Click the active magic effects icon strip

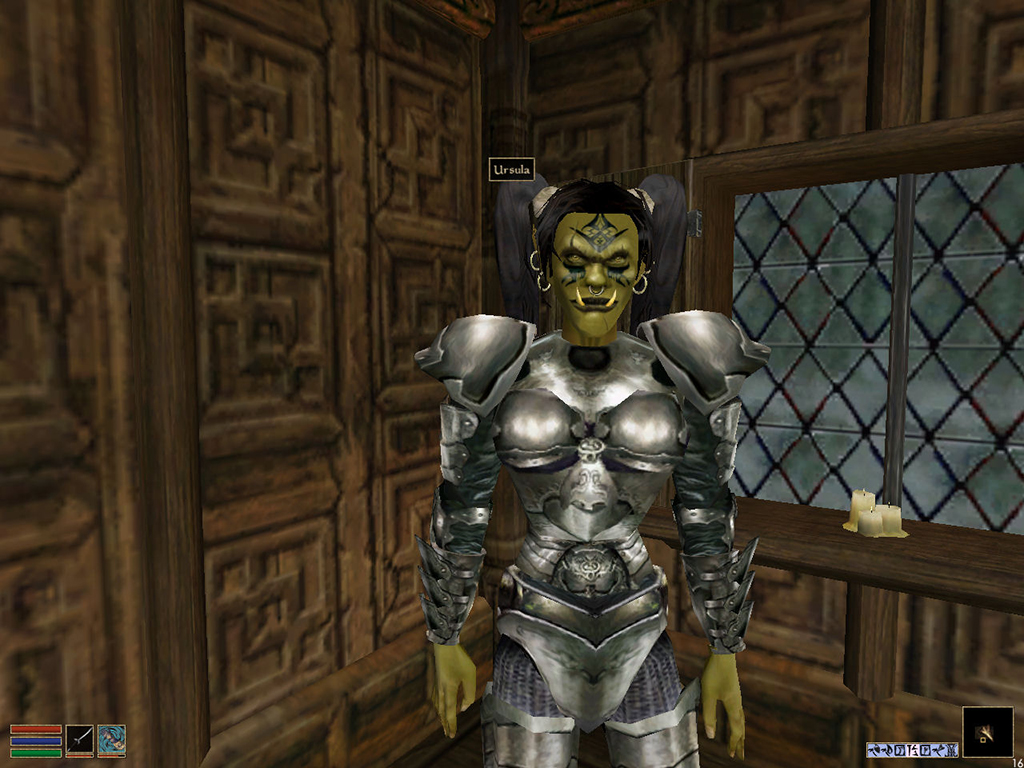point(912,749)
